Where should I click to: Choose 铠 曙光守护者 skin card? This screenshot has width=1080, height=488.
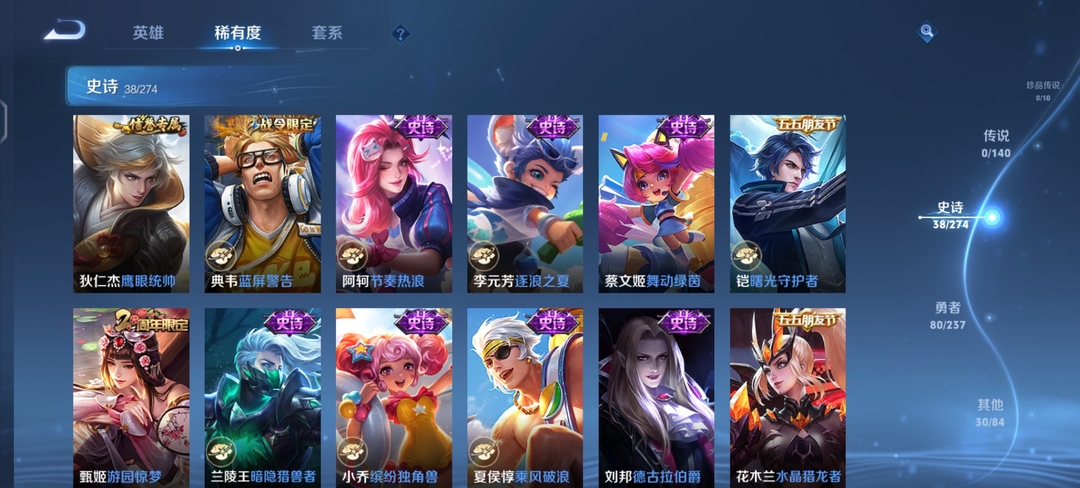788,203
